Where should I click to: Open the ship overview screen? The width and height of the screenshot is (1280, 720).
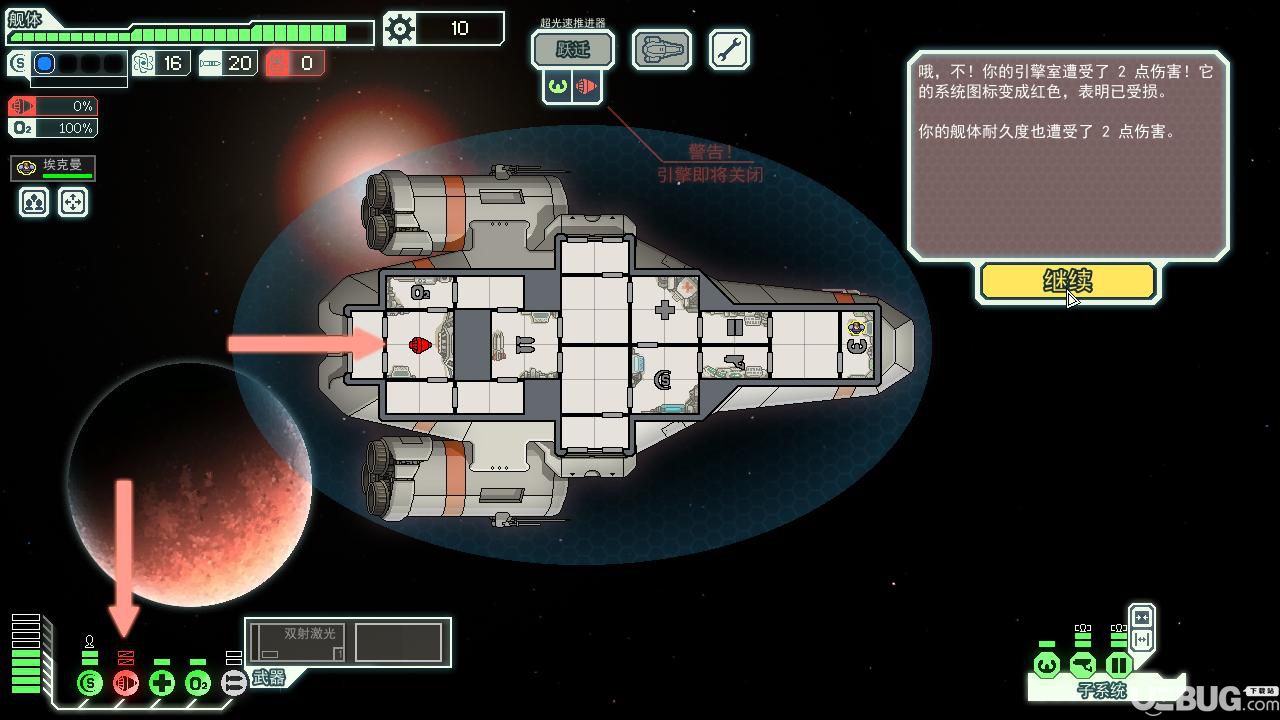[x=661, y=49]
